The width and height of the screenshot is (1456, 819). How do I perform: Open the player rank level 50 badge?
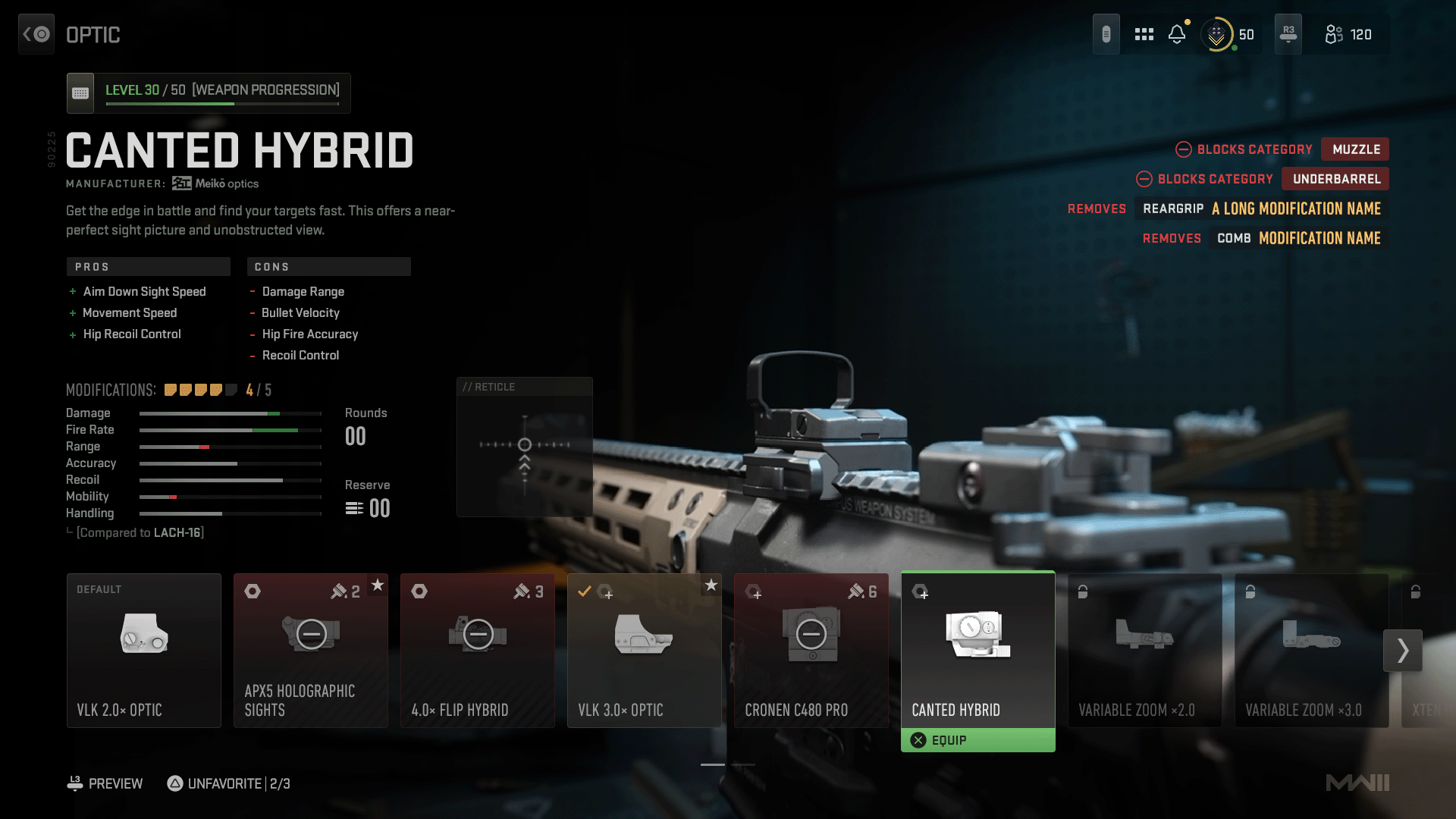(1228, 34)
